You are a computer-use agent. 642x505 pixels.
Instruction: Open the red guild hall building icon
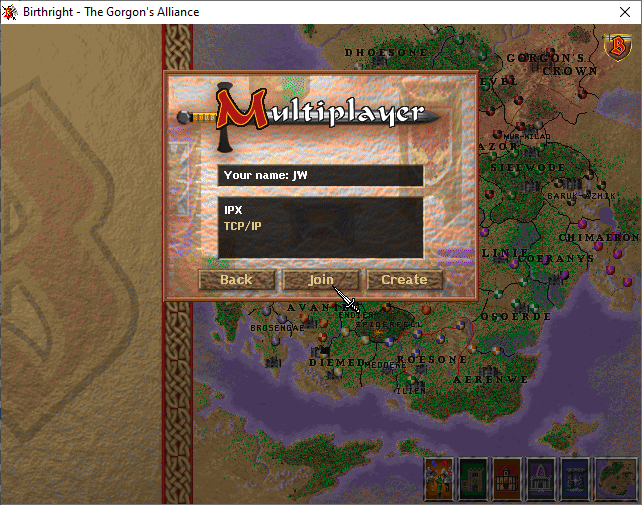tap(507, 478)
